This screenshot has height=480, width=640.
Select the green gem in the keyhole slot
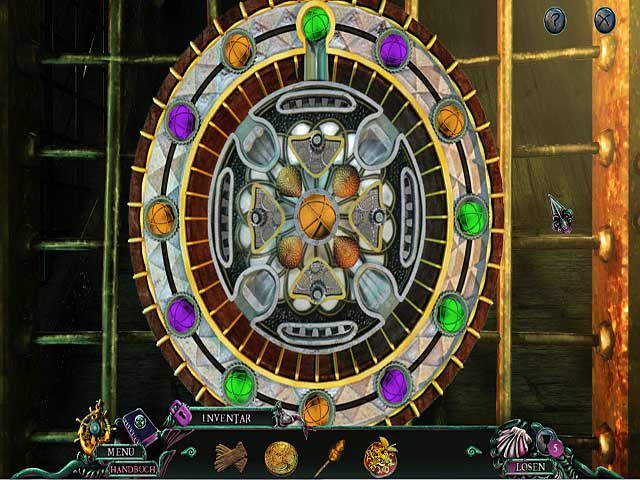point(316,23)
